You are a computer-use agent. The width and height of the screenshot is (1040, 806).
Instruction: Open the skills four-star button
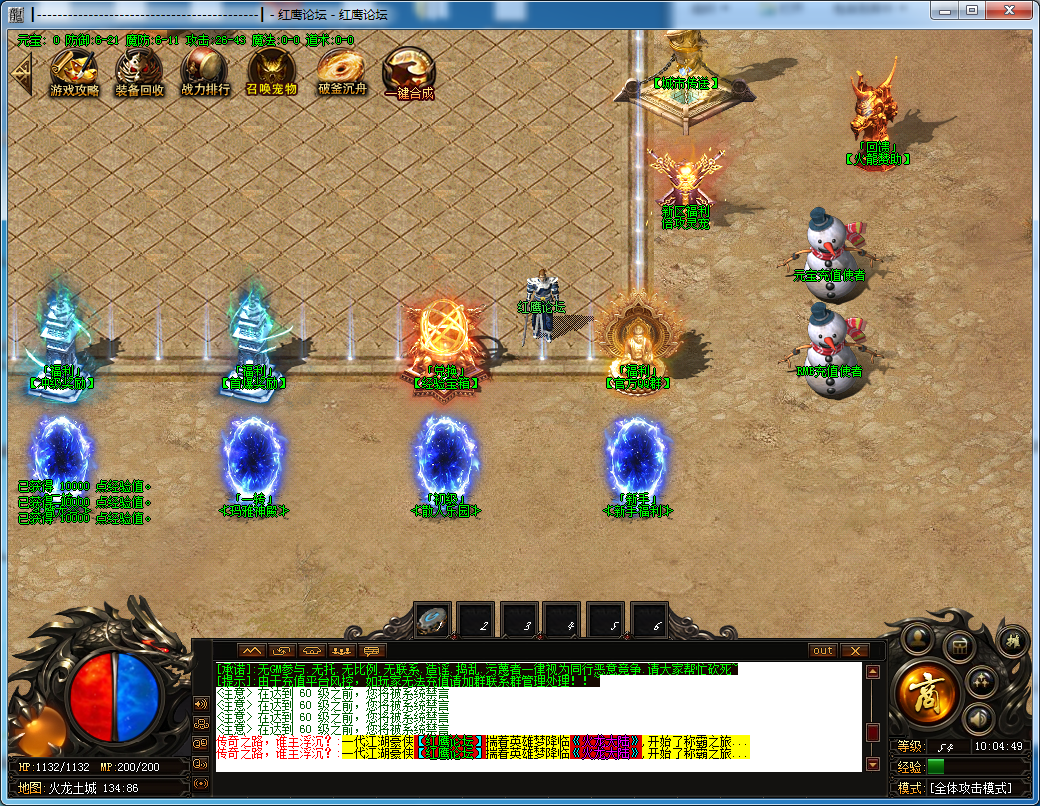(x=984, y=681)
